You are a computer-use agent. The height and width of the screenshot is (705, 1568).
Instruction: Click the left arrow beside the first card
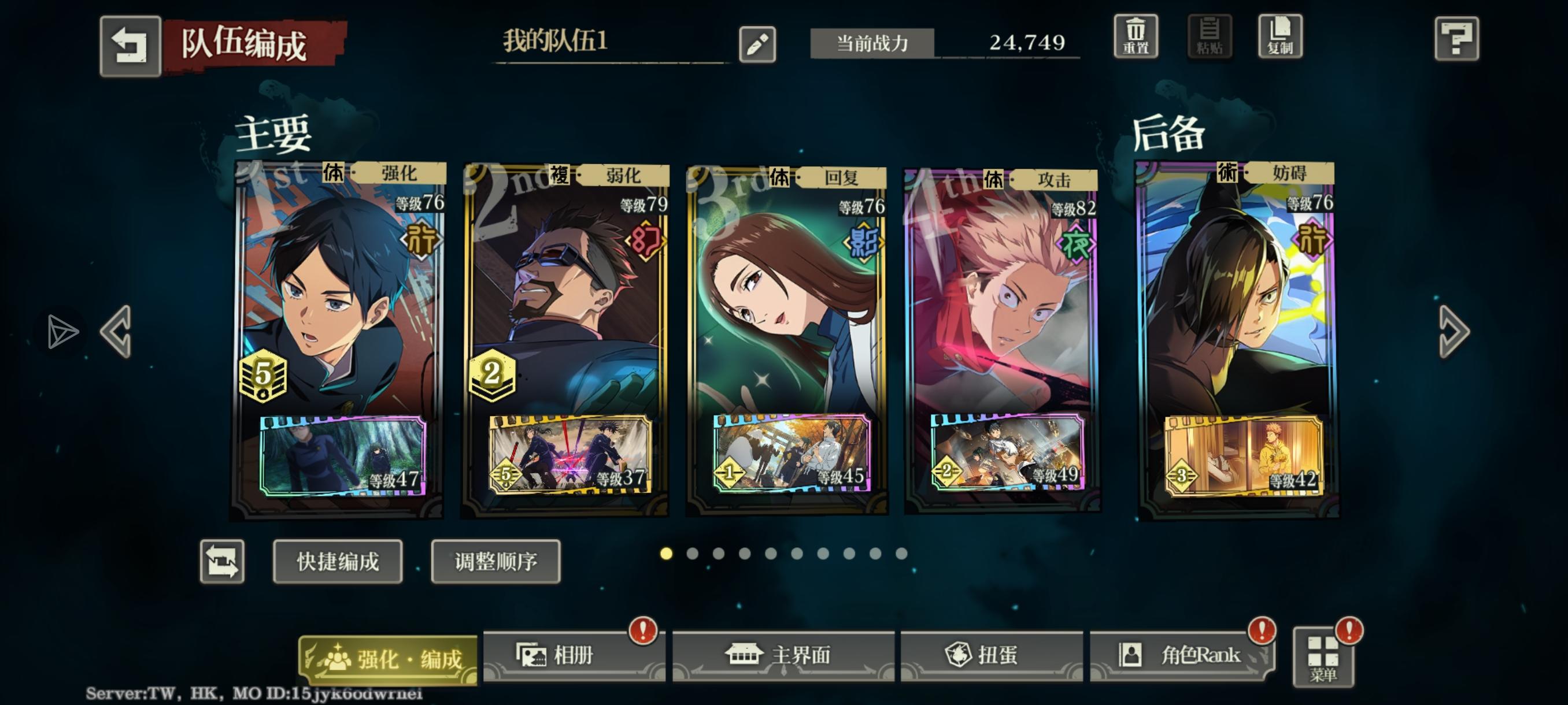tap(116, 332)
